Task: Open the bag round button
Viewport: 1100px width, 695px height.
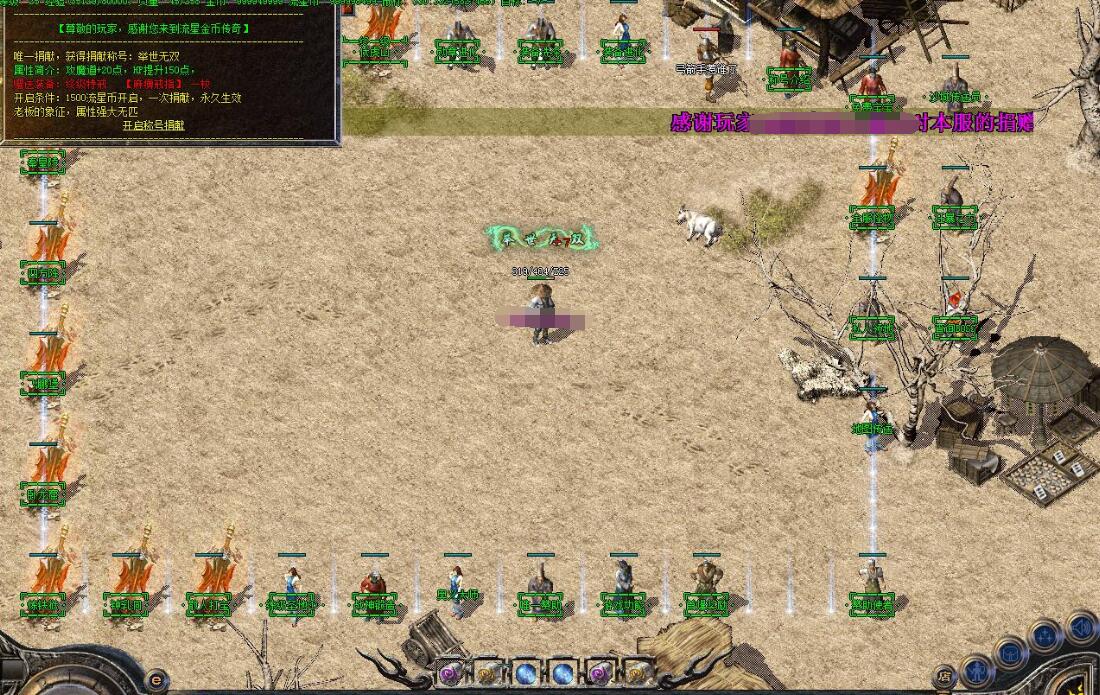Action: tap(1011, 651)
